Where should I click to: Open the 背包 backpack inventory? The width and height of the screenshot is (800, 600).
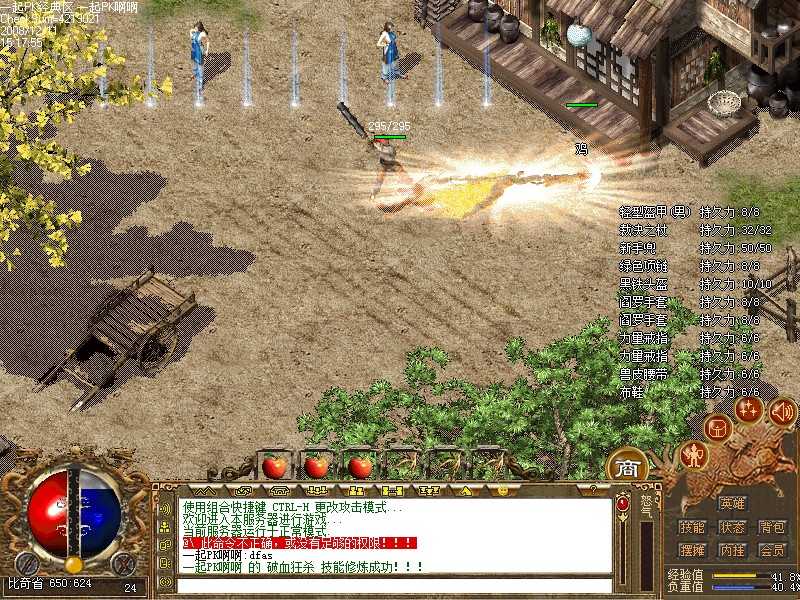(x=771, y=527)
